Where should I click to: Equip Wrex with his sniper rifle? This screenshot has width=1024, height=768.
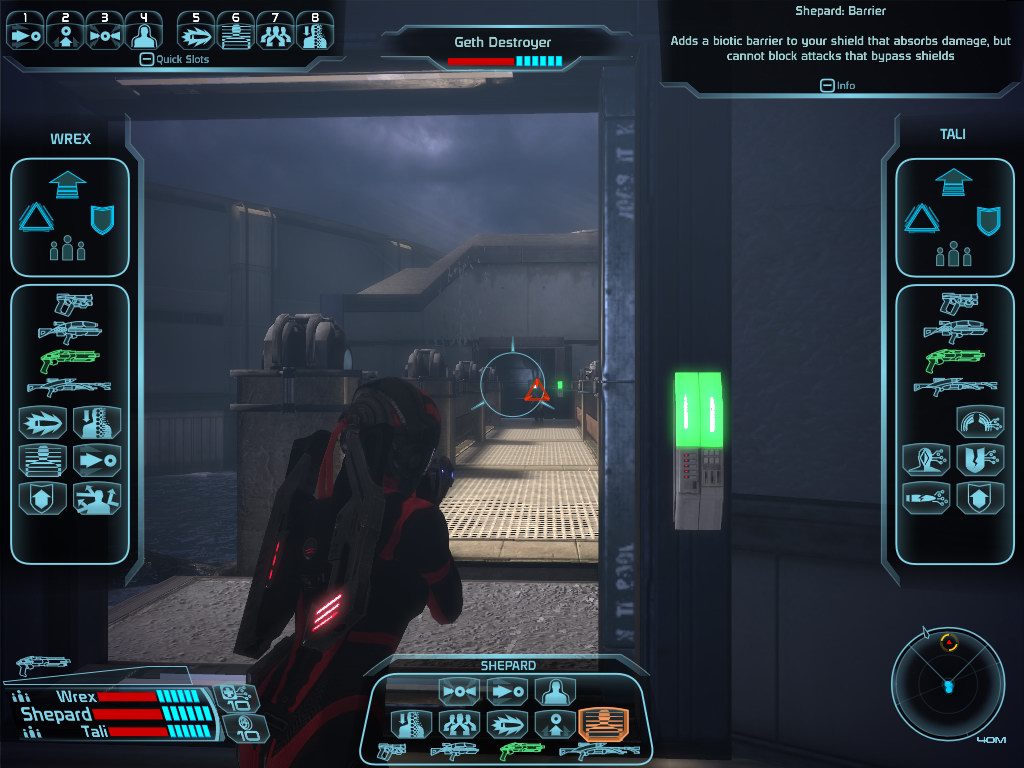point(68,387)
